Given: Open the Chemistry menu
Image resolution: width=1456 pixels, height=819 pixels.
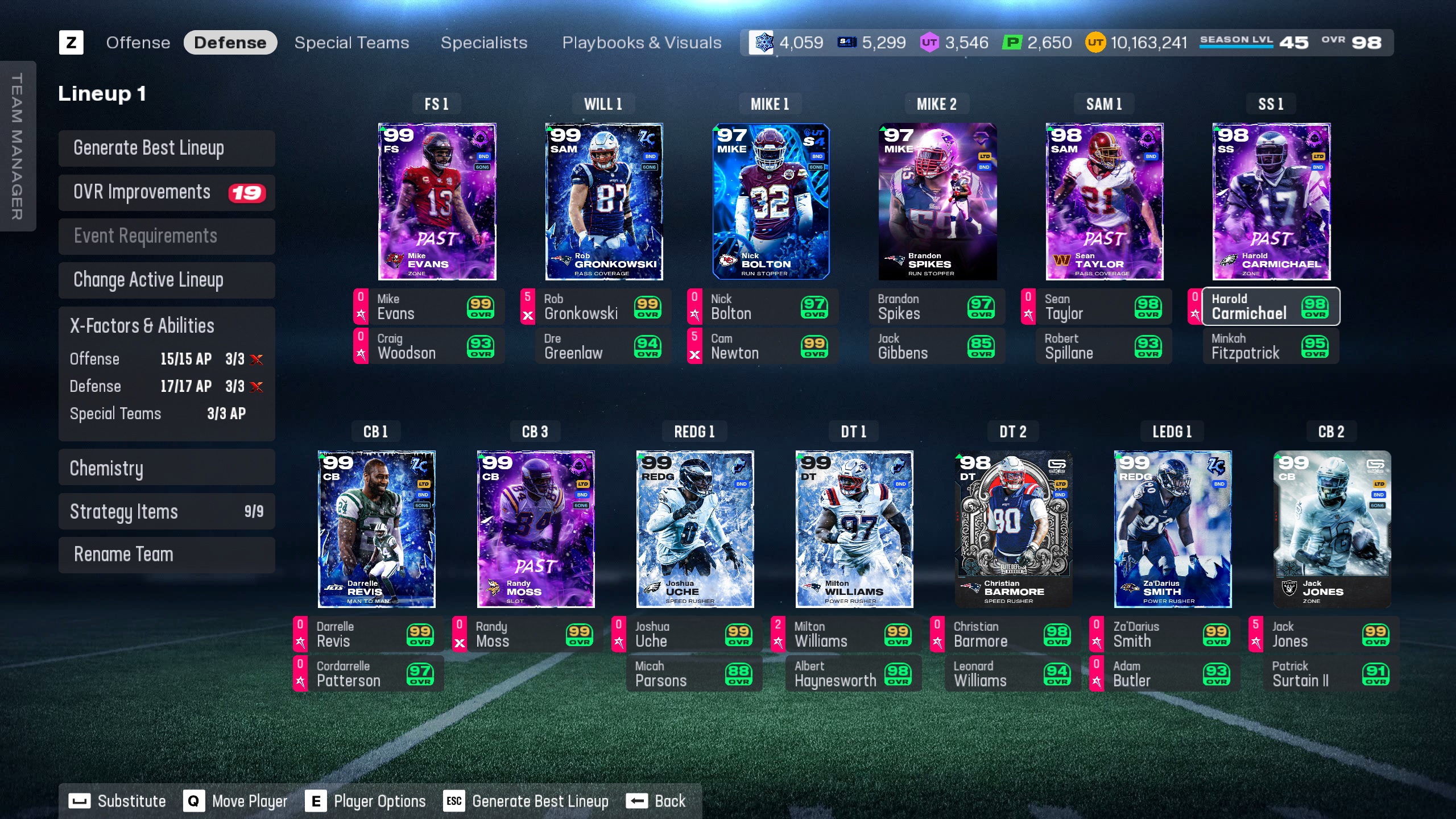Looking at the screenshot, I should pyautogui.click(x=167, y=468).
